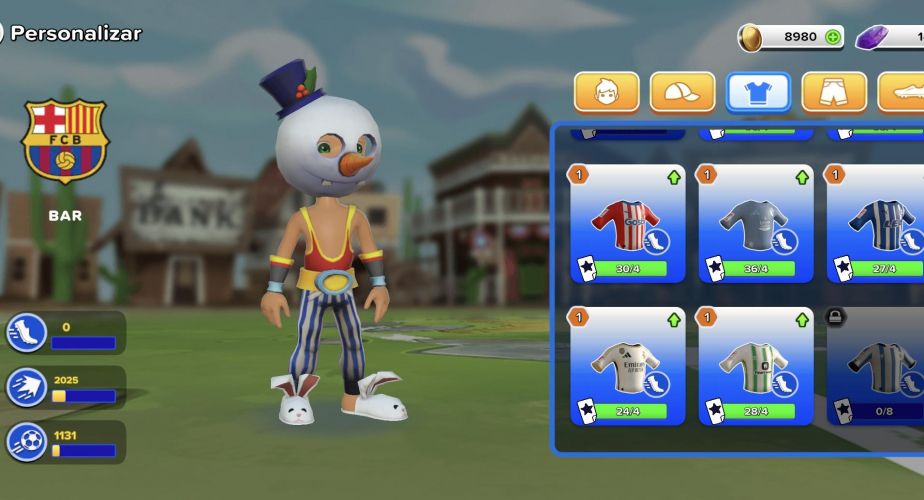Go back from the Personalizar screen
Image resolution: width=924 pixels, height=500 pixels.
pos(3,33)
